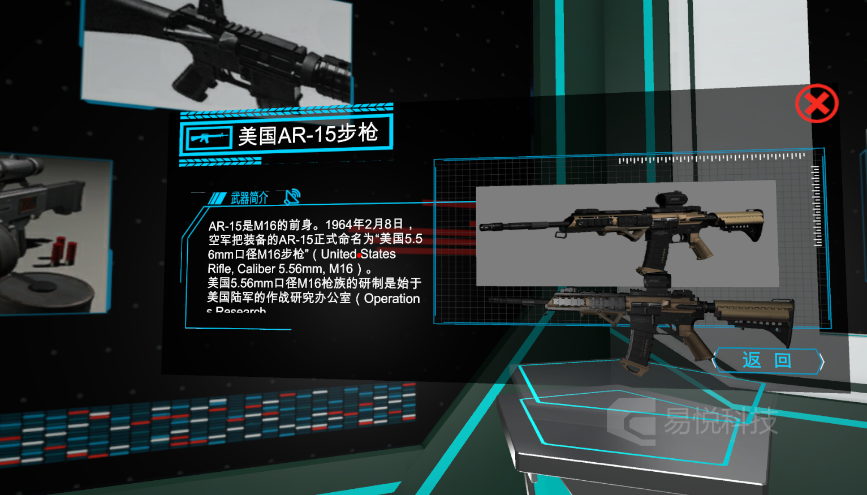
Task: Close the weapon panel with red X
Action: pos(816,103)
